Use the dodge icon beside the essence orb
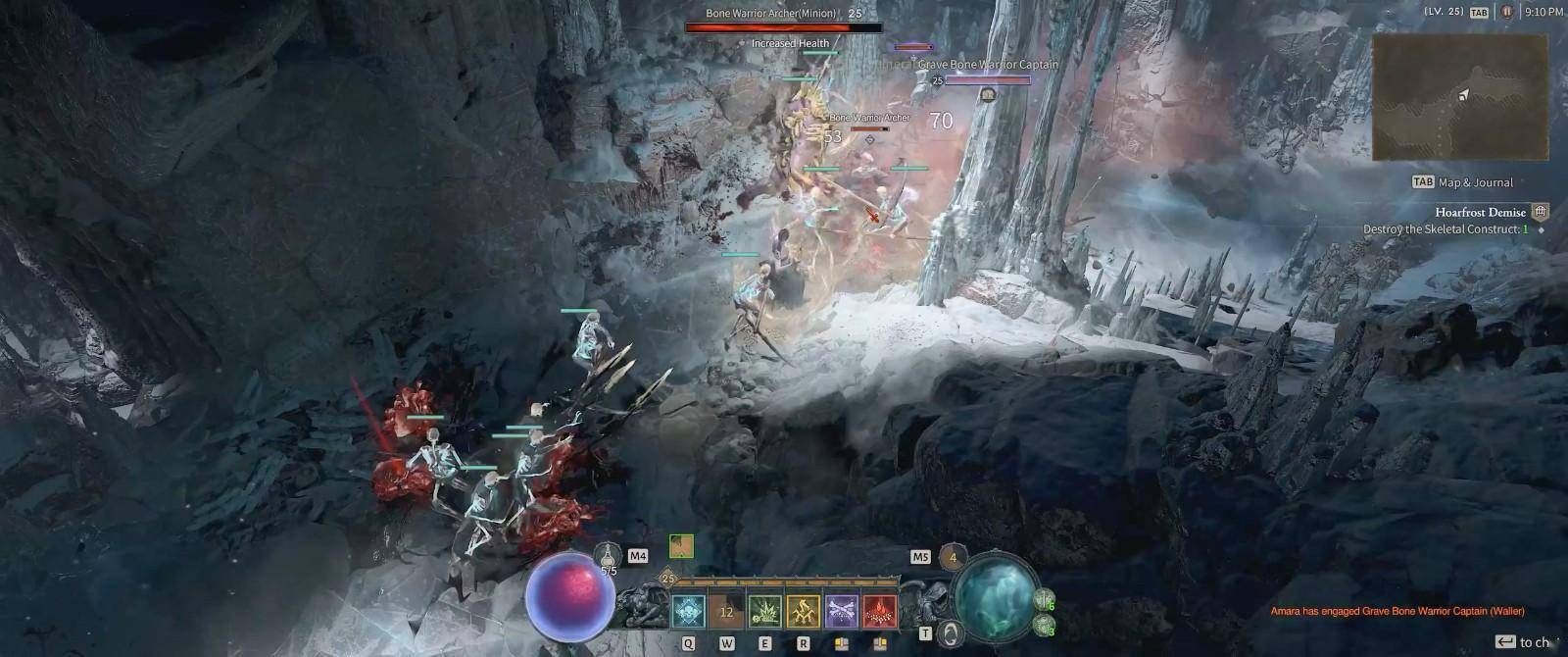1568x657 pixels. (x=949, y=632)
